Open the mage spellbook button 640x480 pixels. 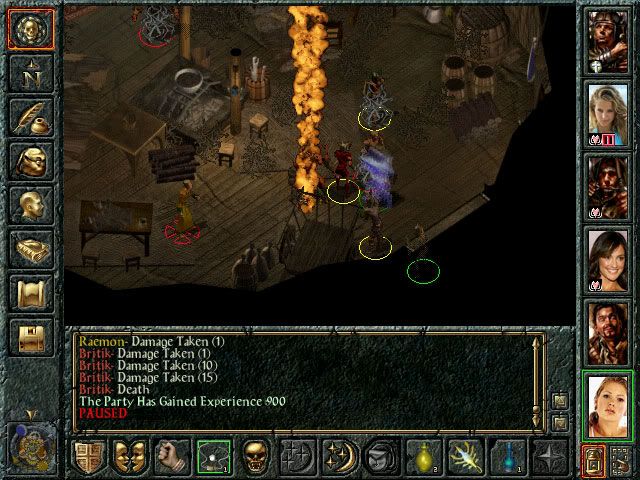[x=29, y=249]
